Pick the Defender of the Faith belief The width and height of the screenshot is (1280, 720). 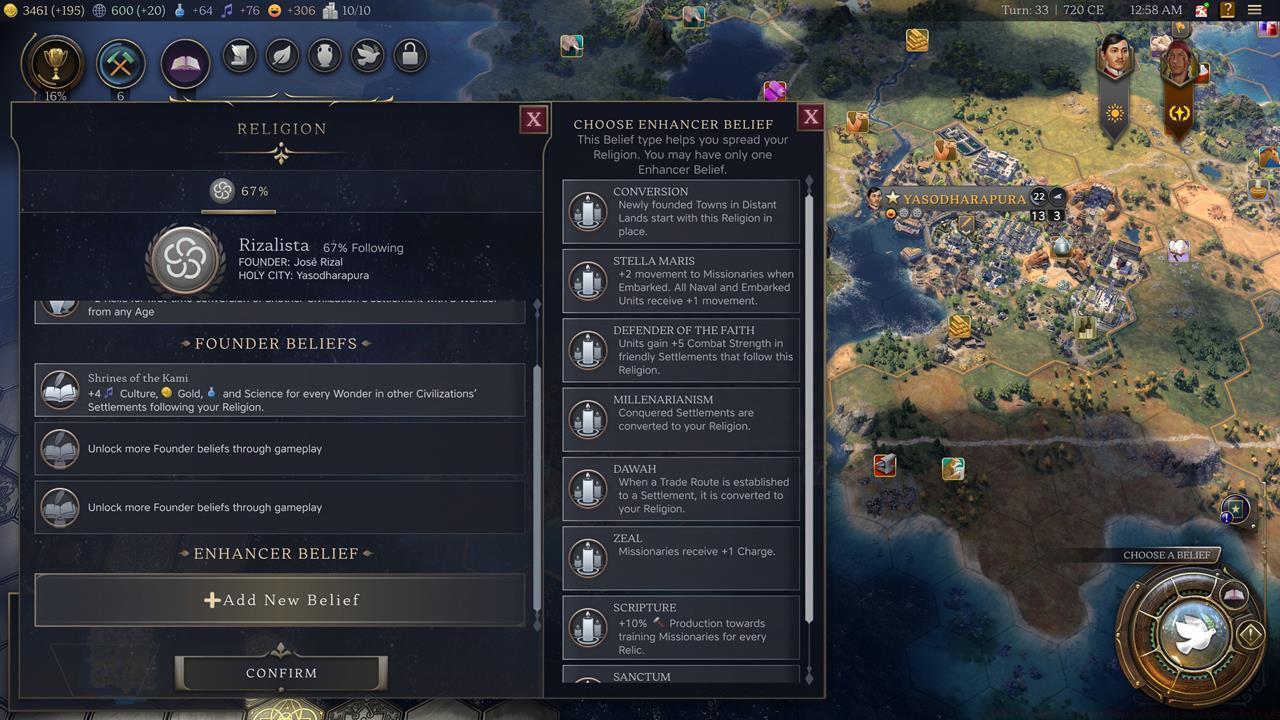point(681,350)
